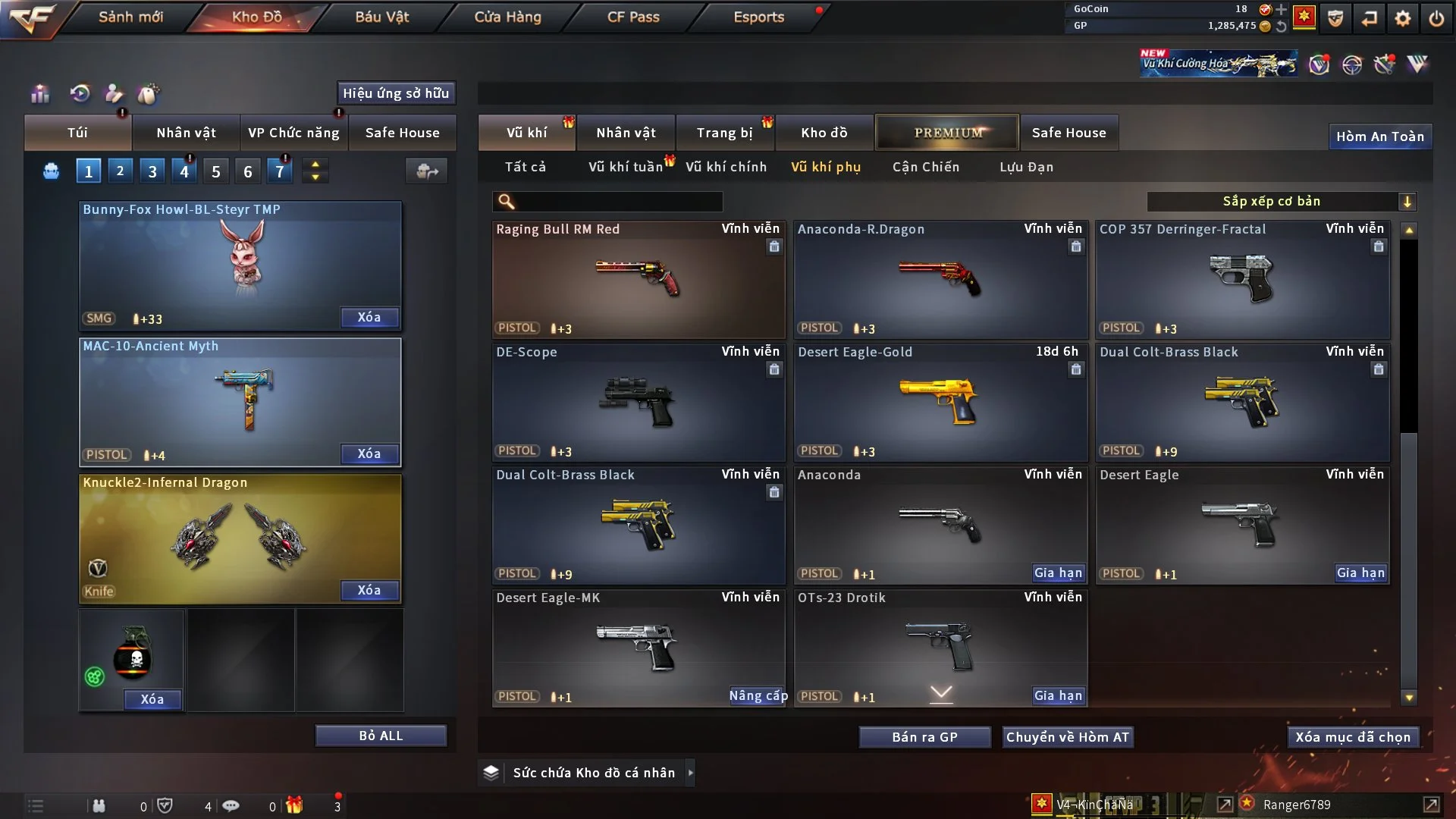Click Chuyển về Hòm AT button
Image resolution: width=1456 pixels, height=819 pixels.
1067,737
